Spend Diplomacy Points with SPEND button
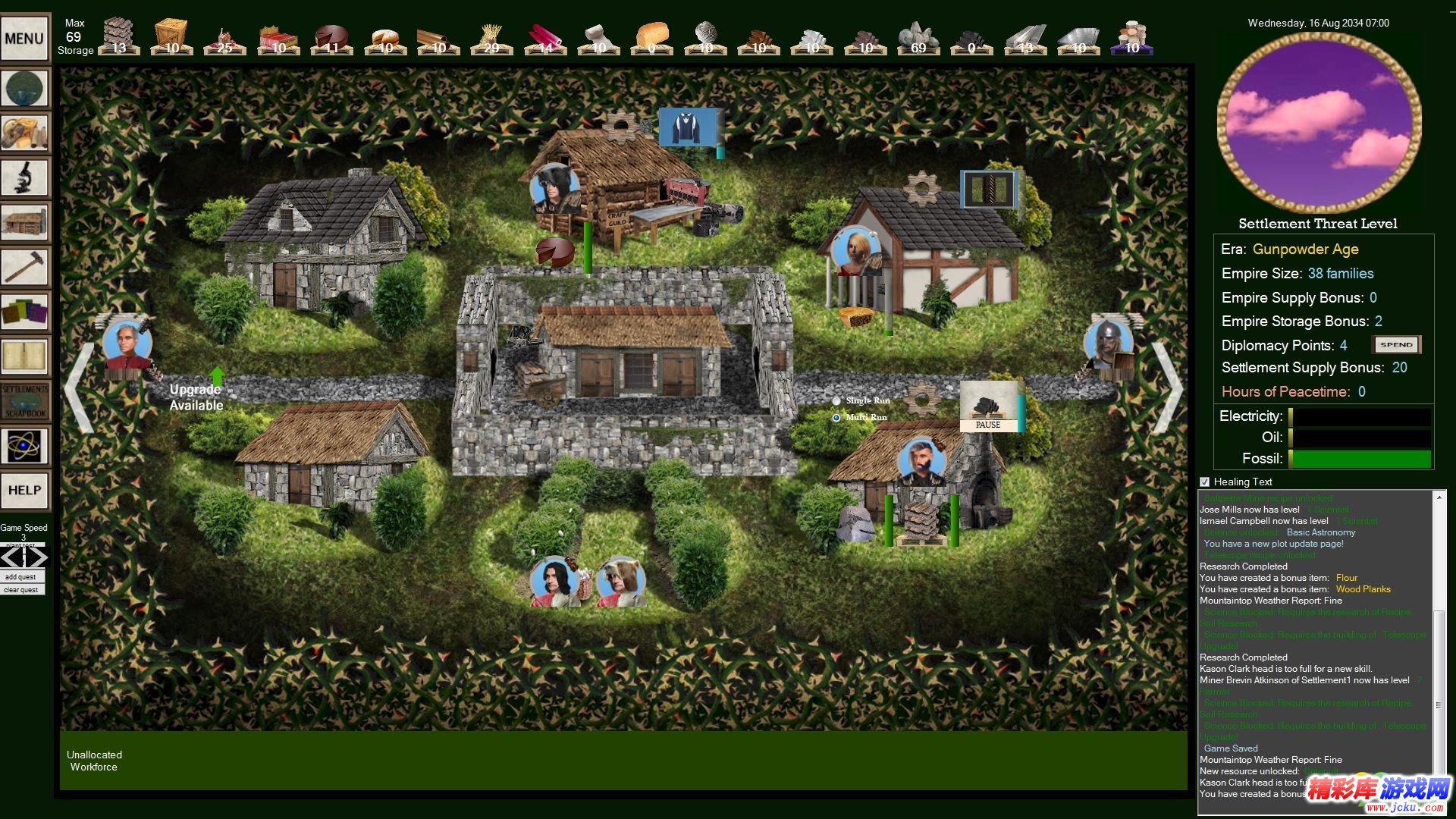Viewport: 1456px width, 819px height. pos(1396,345)
